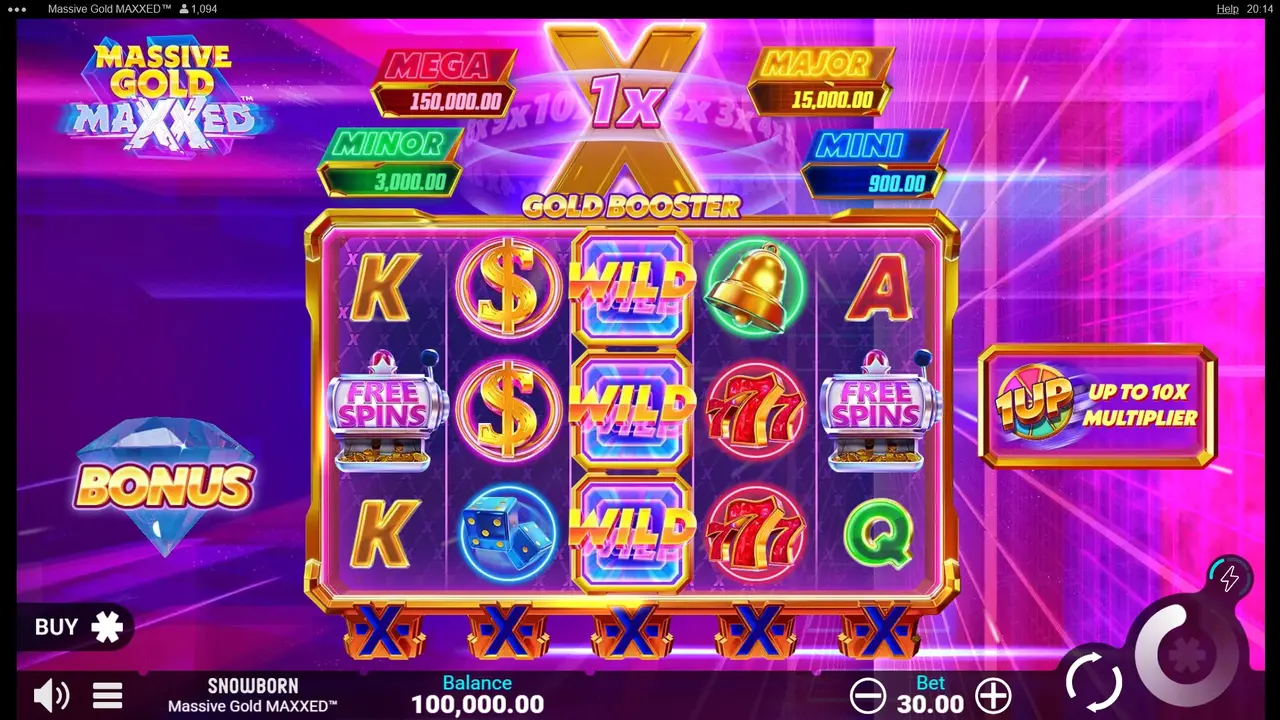Toggle the puzzle piece on the BUY button
Image resolution: width=1280 pixels, height=720 pixels.
click(x=105, y=627)
